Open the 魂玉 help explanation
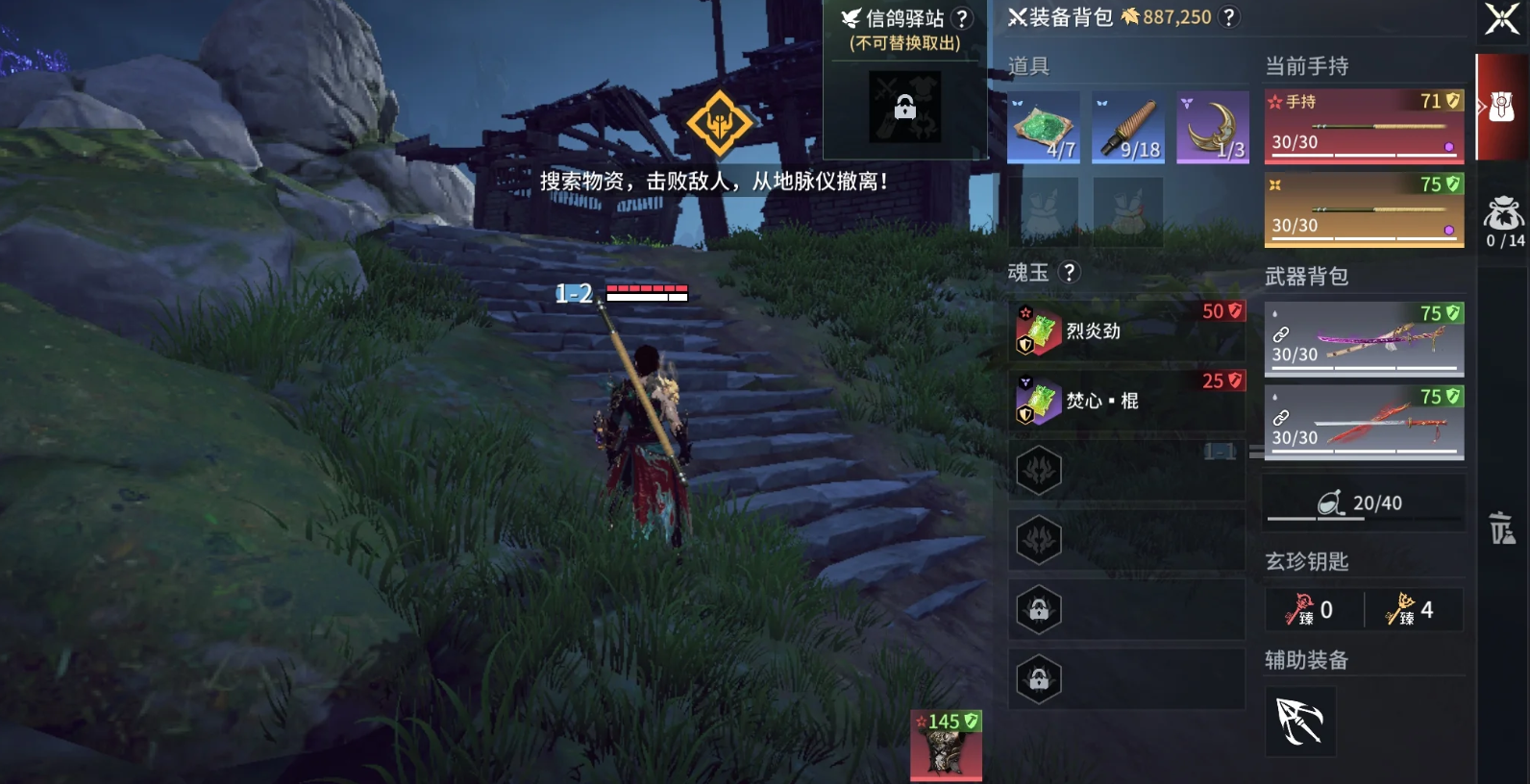 (1070, 272)
